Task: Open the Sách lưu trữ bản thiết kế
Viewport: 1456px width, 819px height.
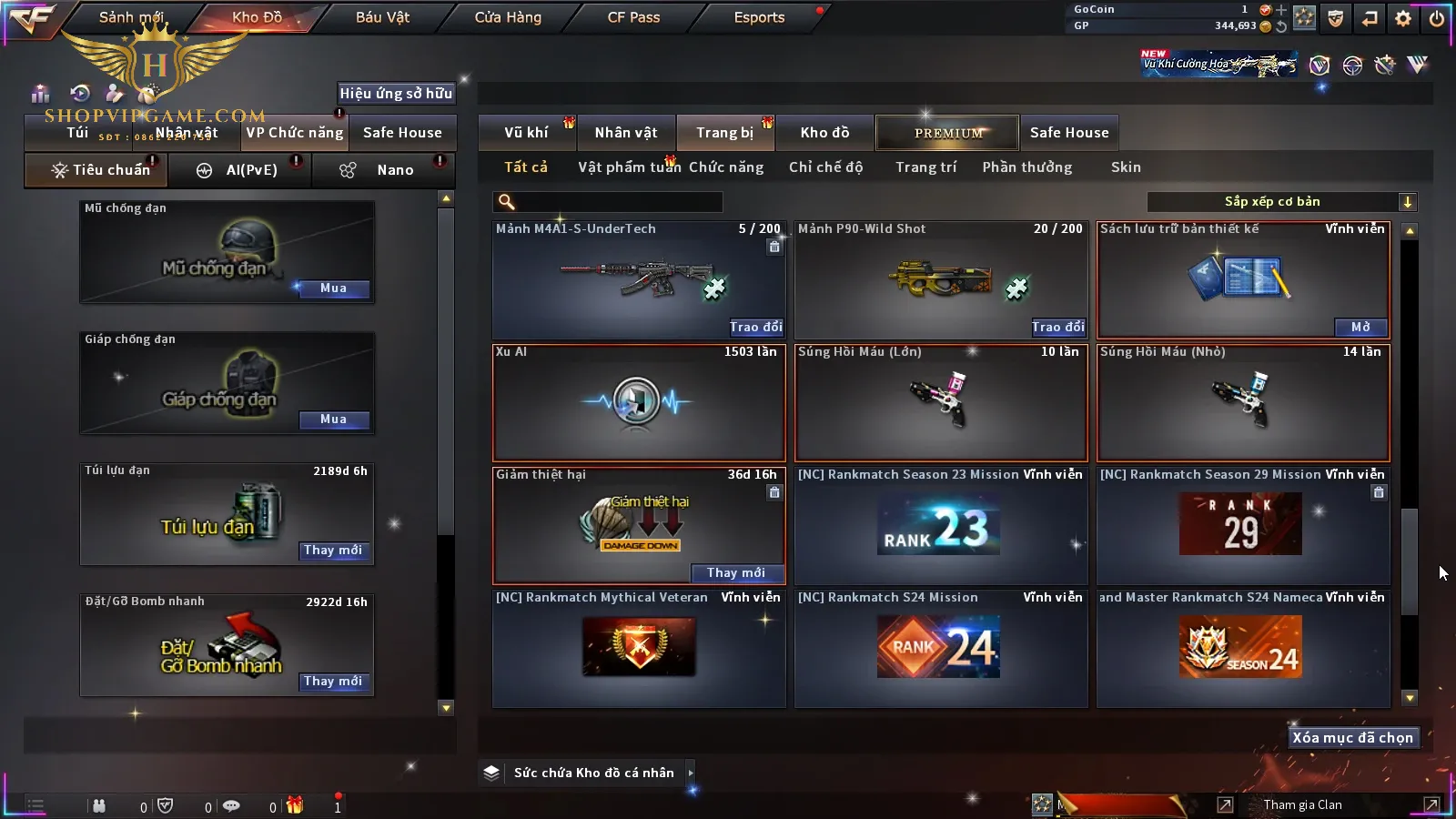Action: click(x=1360, y=327)
